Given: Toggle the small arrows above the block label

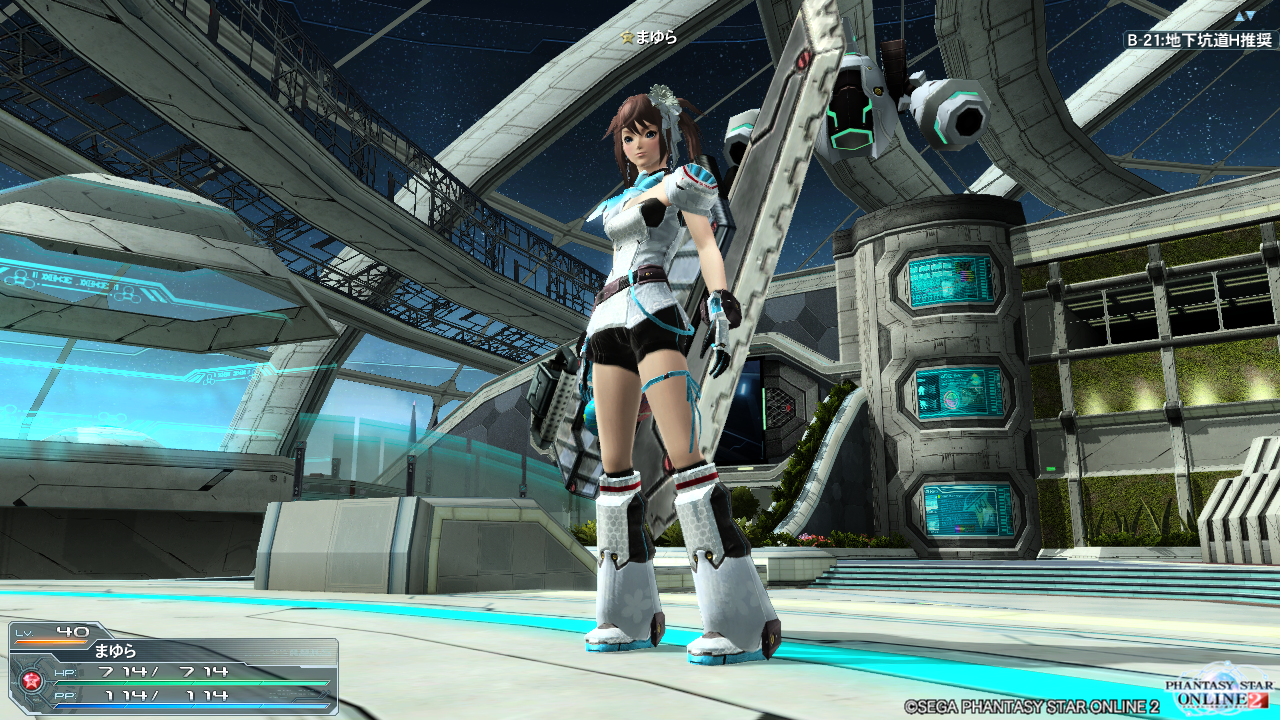Looking at the screenshot, I should point(1244,16).
